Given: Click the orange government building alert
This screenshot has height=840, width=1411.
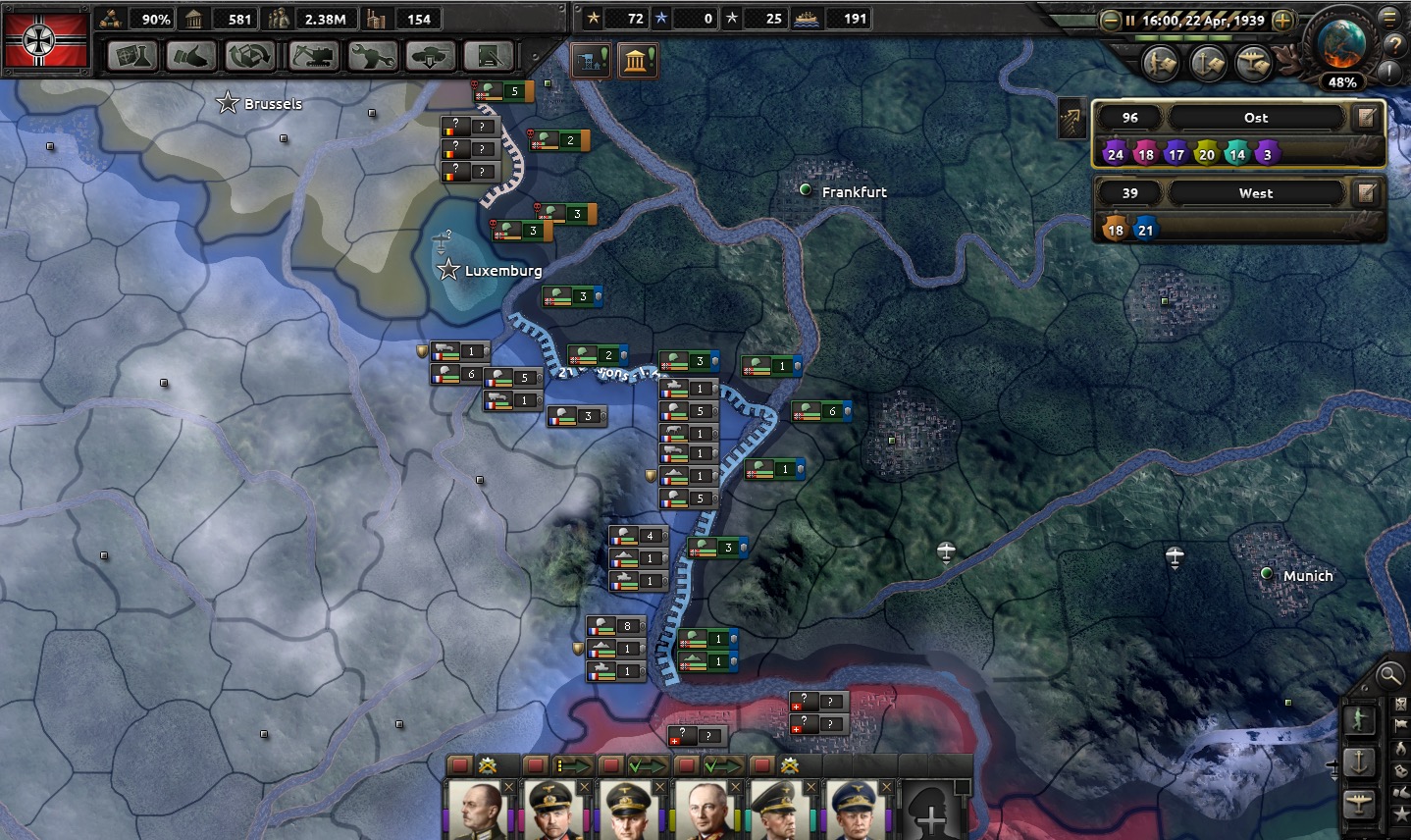Looking at the screenshot, I should coord(638,62).
